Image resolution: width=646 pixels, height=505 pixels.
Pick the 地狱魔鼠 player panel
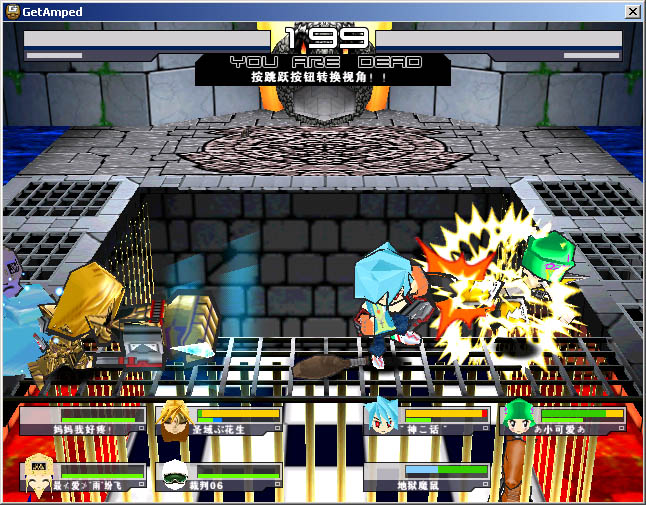tap(427, 477)
